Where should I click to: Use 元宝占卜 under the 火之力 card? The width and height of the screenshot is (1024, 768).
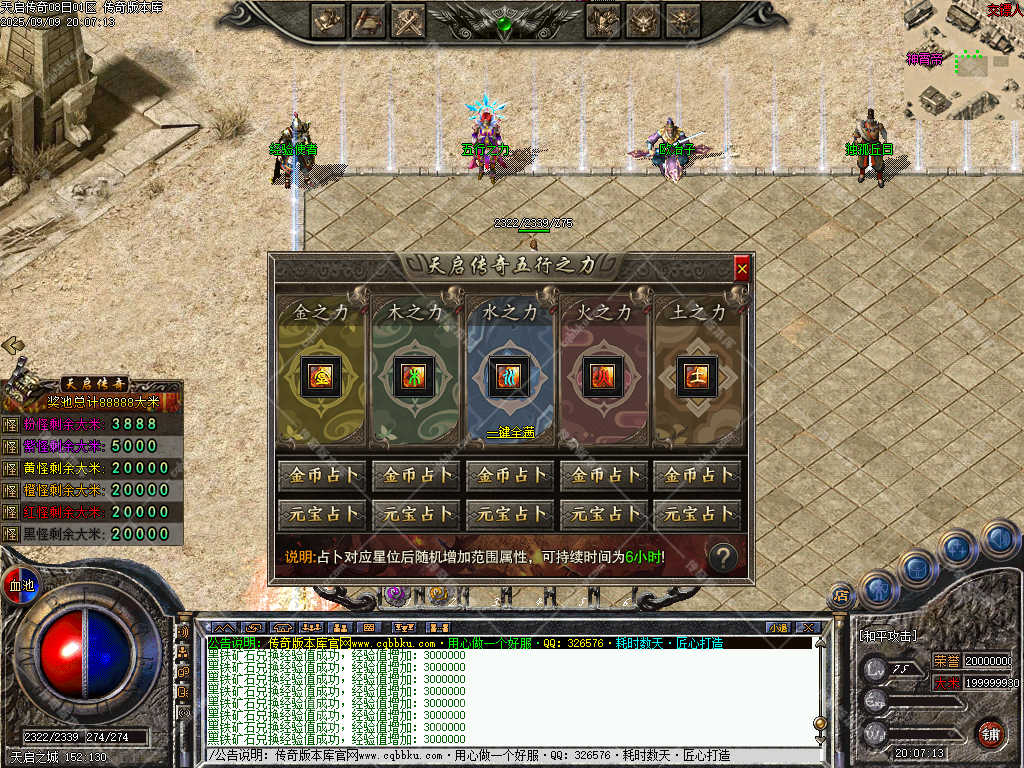pos(603,515)
